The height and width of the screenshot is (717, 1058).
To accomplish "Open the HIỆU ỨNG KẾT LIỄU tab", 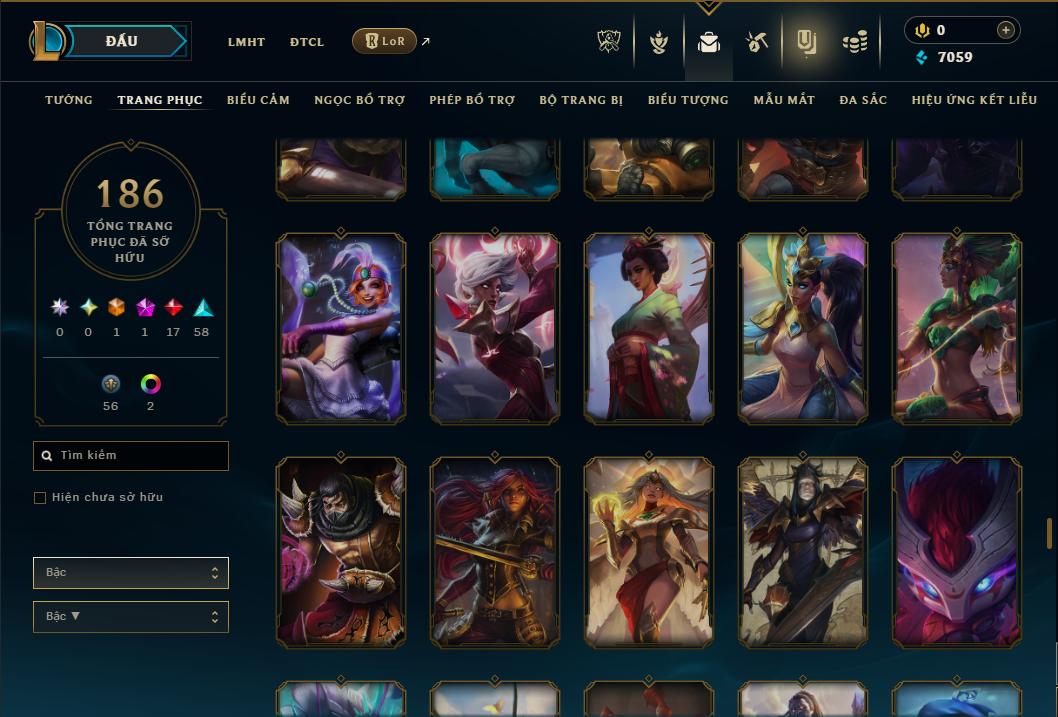I will click(974, 100).
